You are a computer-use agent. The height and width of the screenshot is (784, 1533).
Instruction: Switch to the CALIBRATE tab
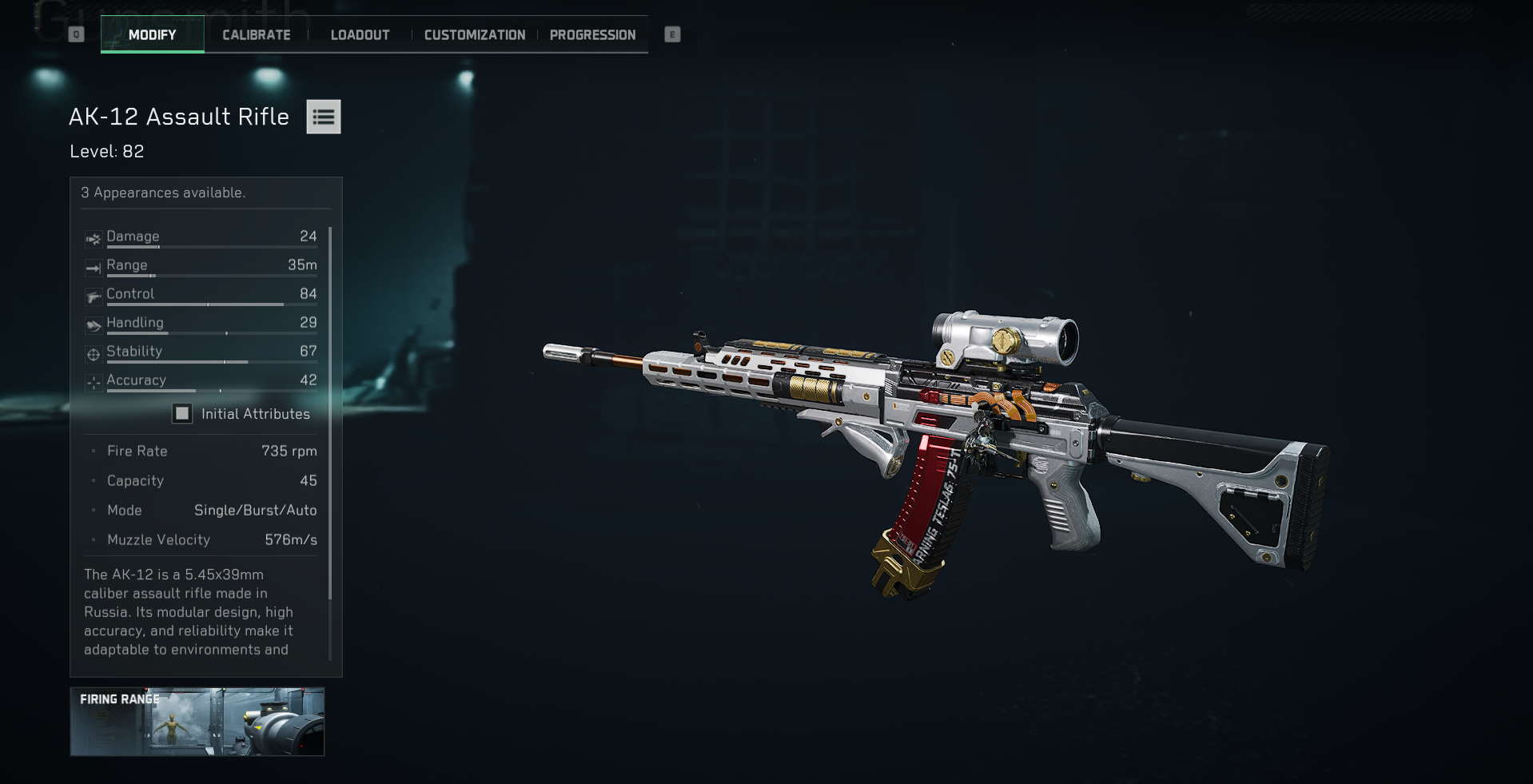[x=256, y=34]
